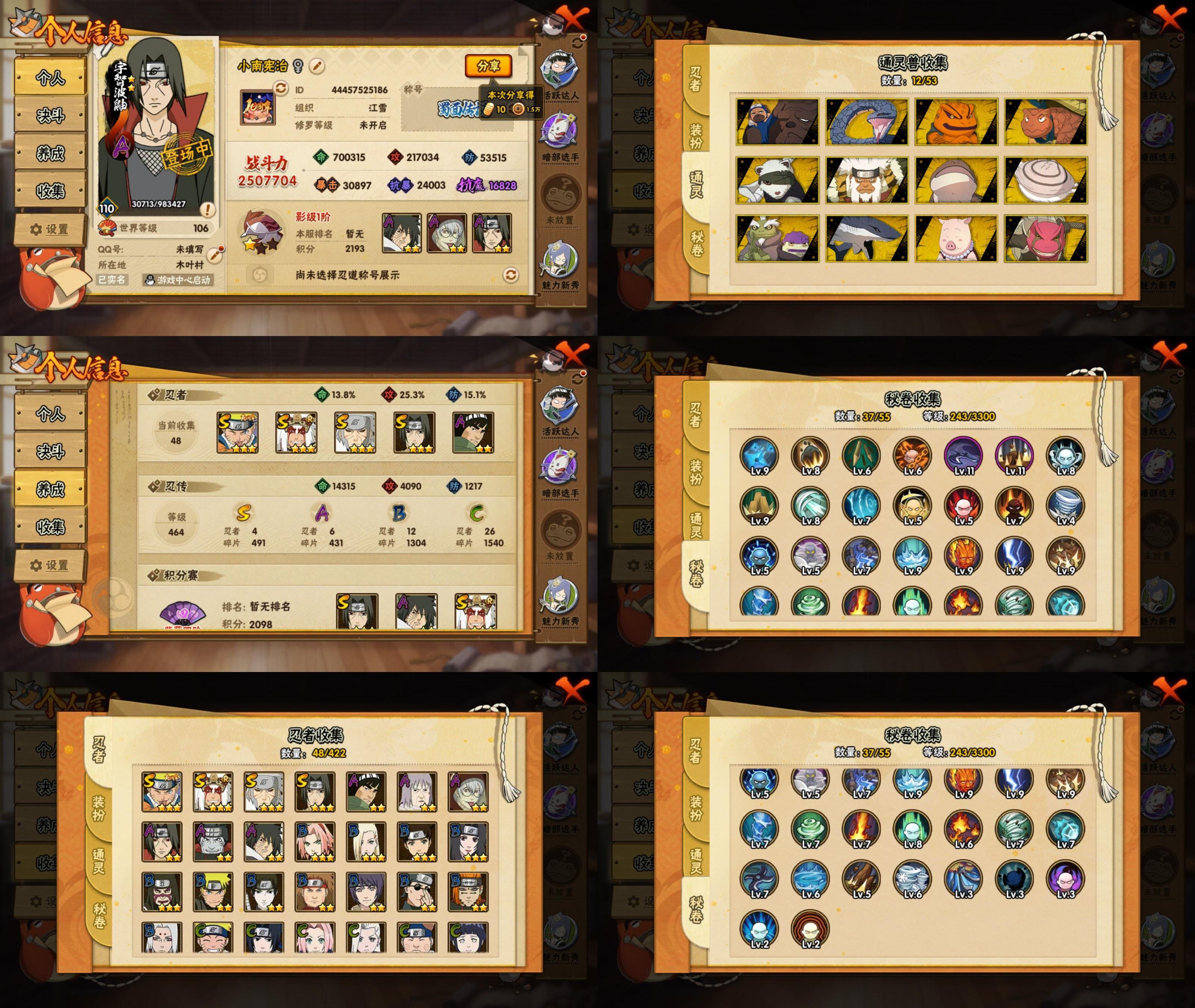Click the exclamation mark on the Itachi card
Viewport: 1195px width, 1008px height.
[x=208, y=210]
